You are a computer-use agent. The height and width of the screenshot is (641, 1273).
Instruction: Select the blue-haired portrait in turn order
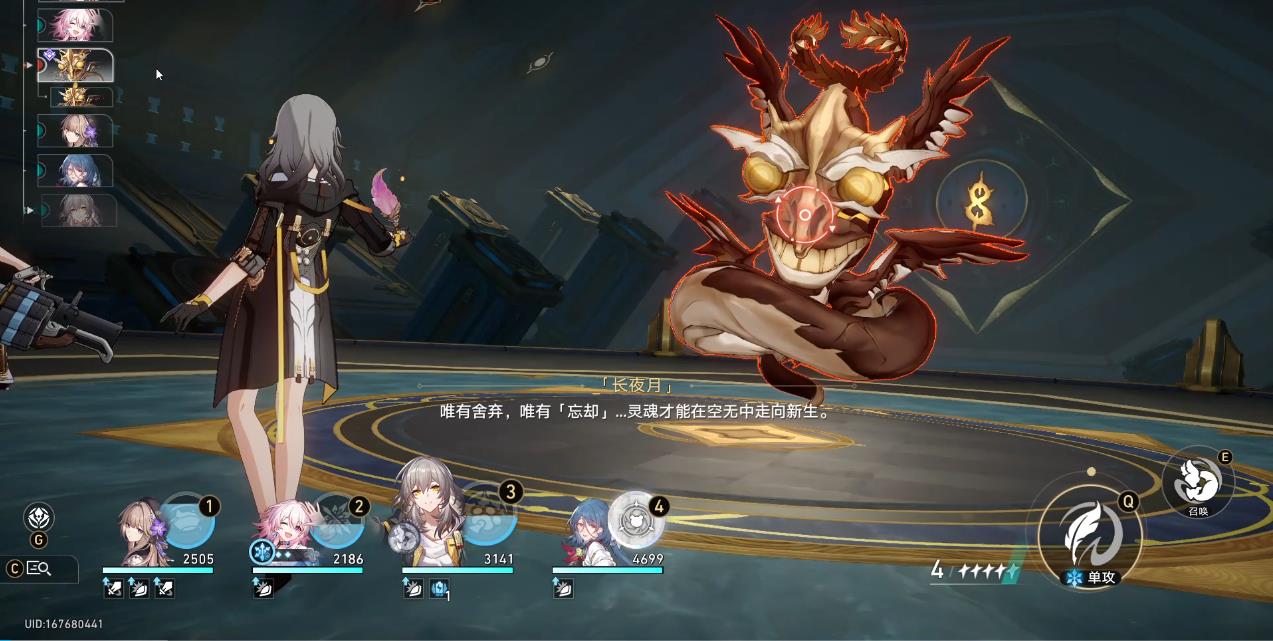pyautogui.click(x=76, y=171)
